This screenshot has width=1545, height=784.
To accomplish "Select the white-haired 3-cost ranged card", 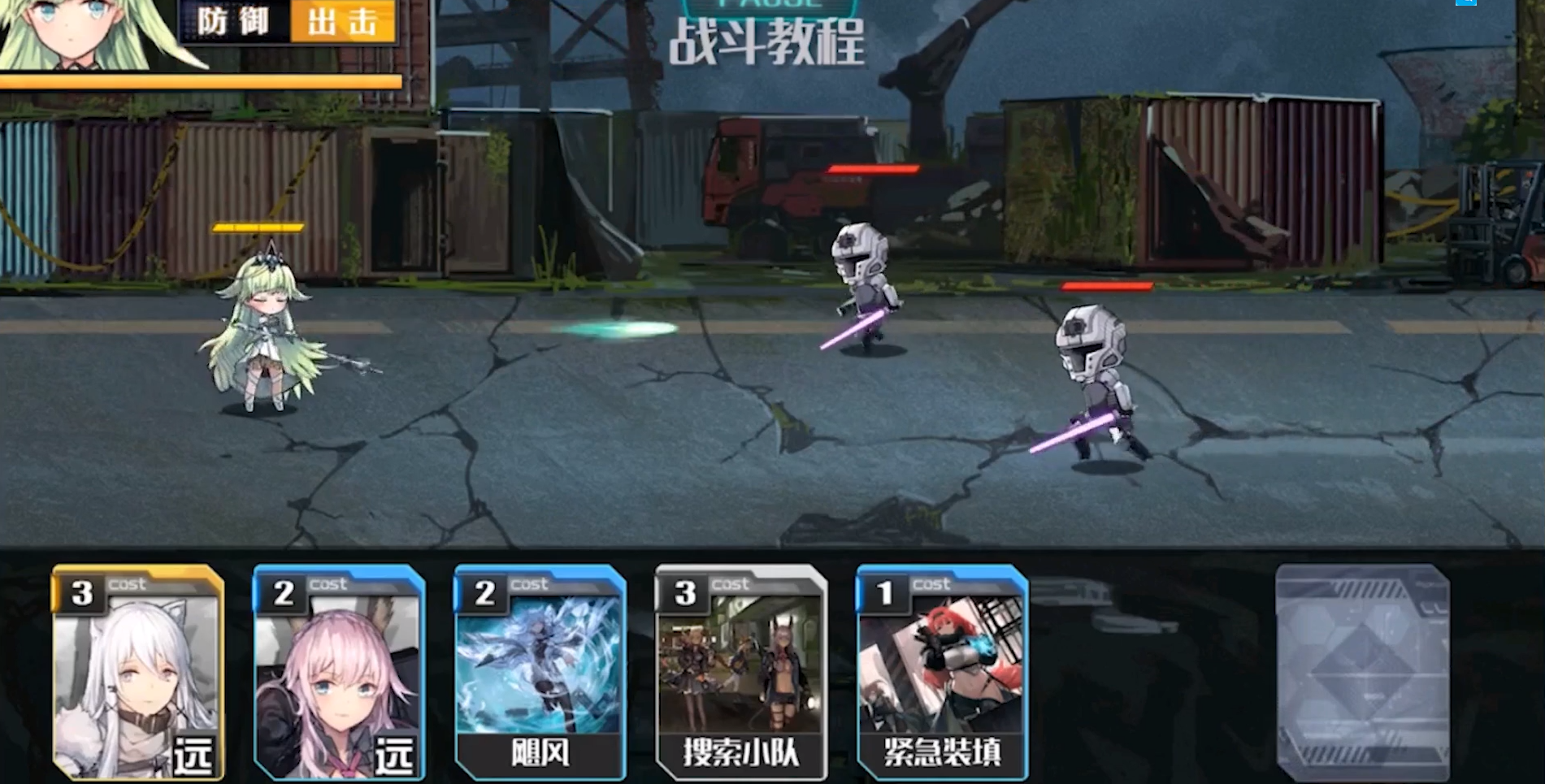I will (137, 673).
